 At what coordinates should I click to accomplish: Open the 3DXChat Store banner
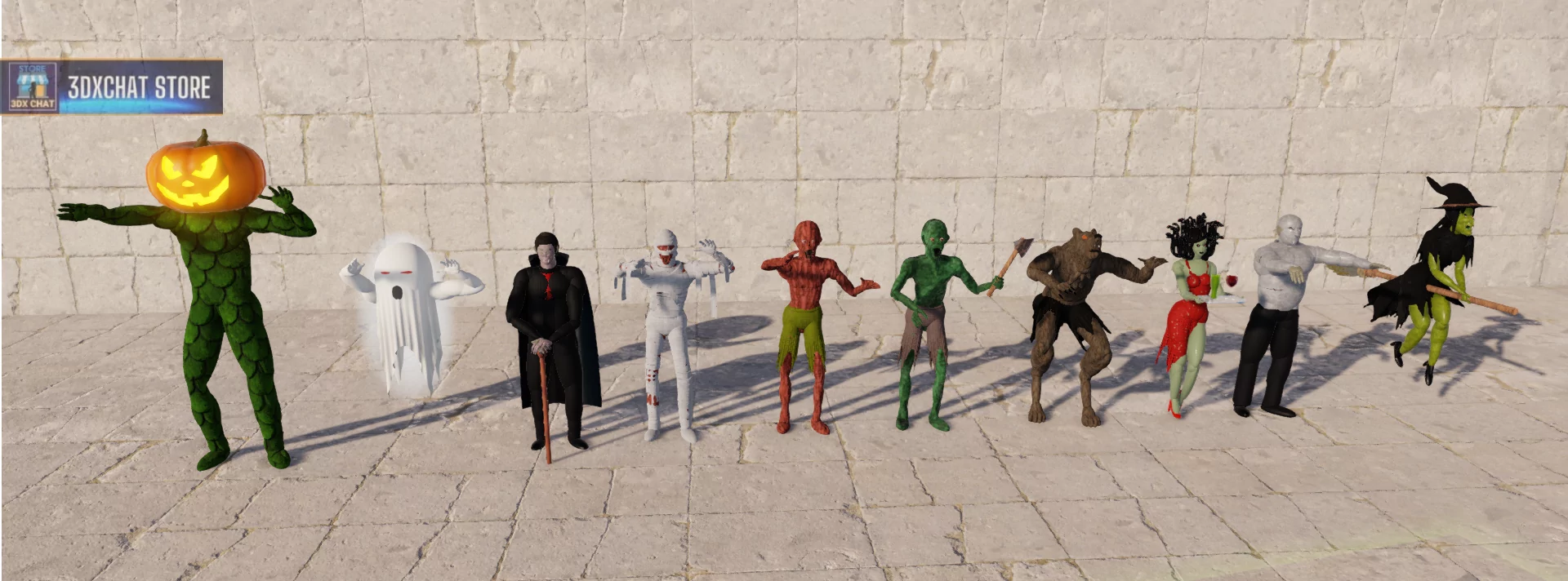[112, 86]
